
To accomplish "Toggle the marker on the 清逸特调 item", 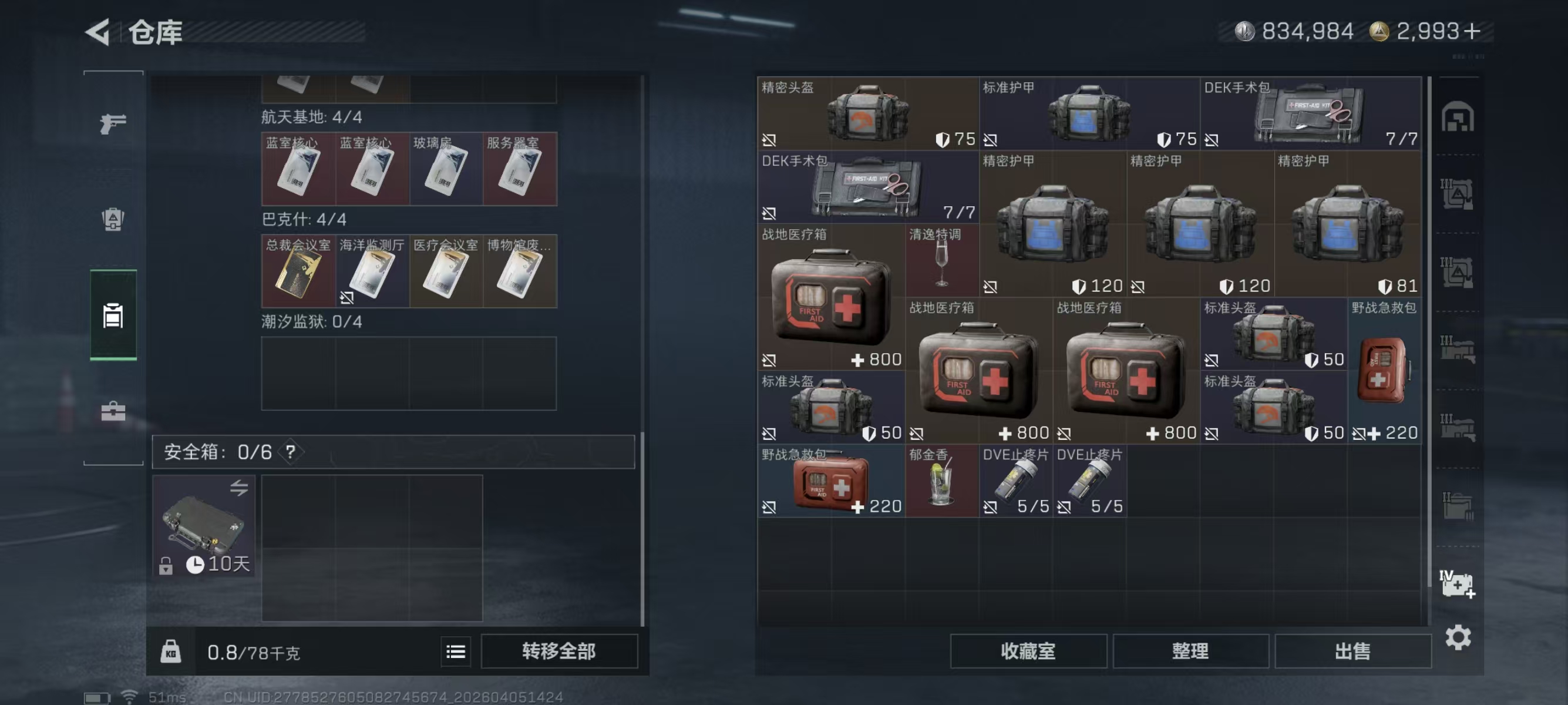I will [x=913, y=286].
